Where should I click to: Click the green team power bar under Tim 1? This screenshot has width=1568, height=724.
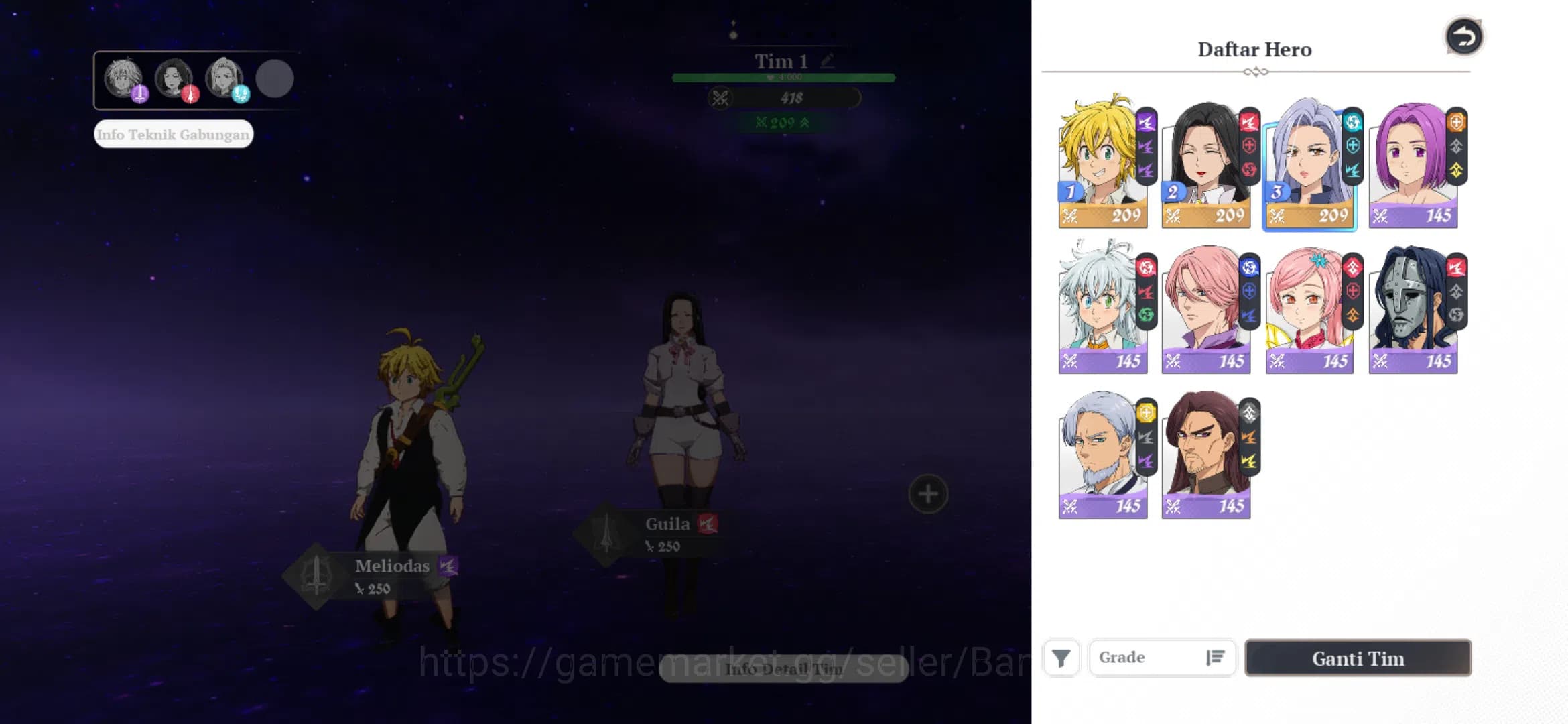pos(783,77)
